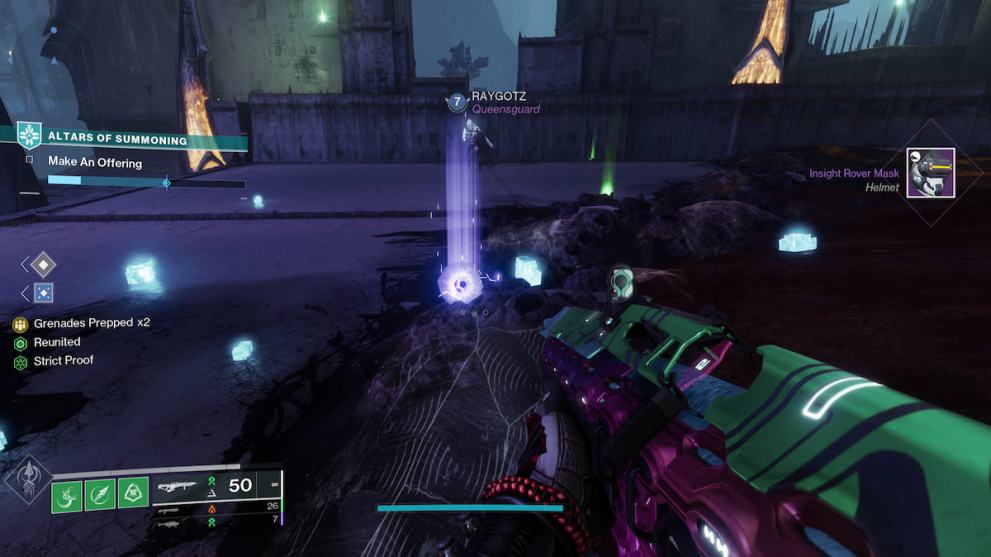Activate the feather-blade ability icon
Viewport: 991px width, 557px height.
pos(100,494)
